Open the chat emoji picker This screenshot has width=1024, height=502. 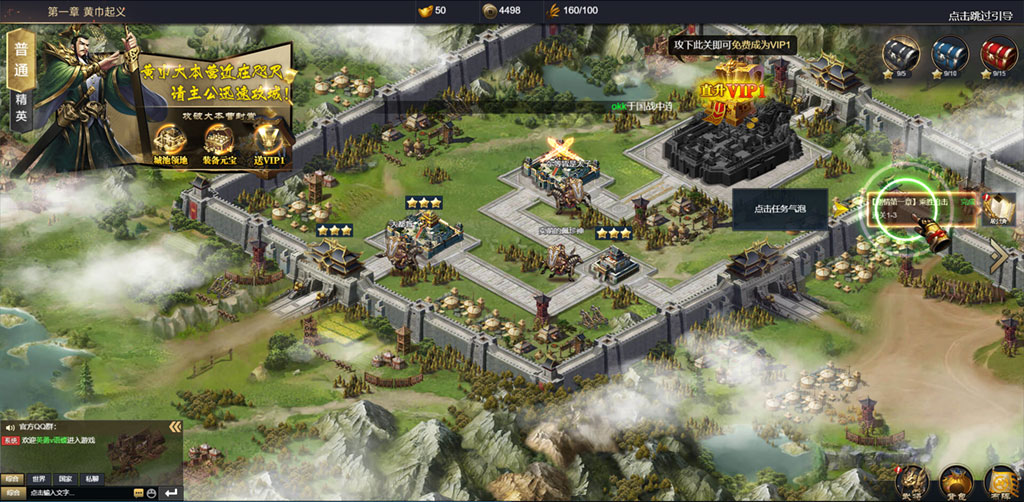[x=151, y=493]
